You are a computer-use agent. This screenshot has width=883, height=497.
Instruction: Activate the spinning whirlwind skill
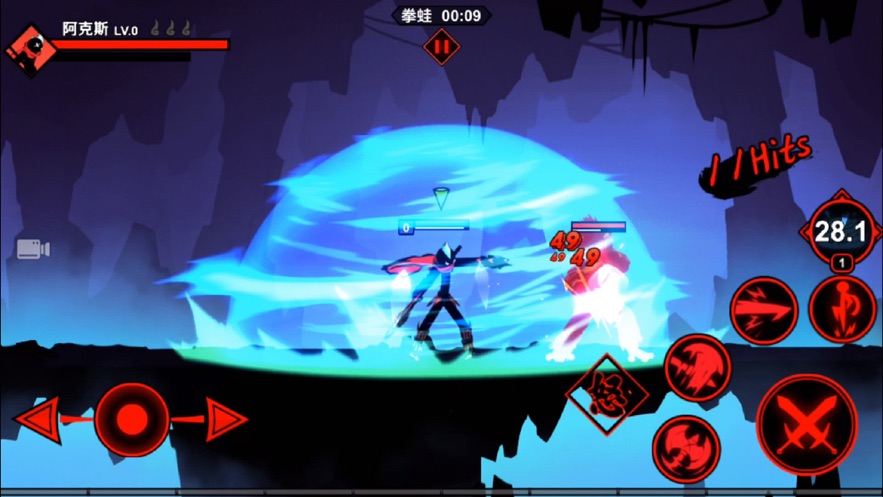click(686, 446)
